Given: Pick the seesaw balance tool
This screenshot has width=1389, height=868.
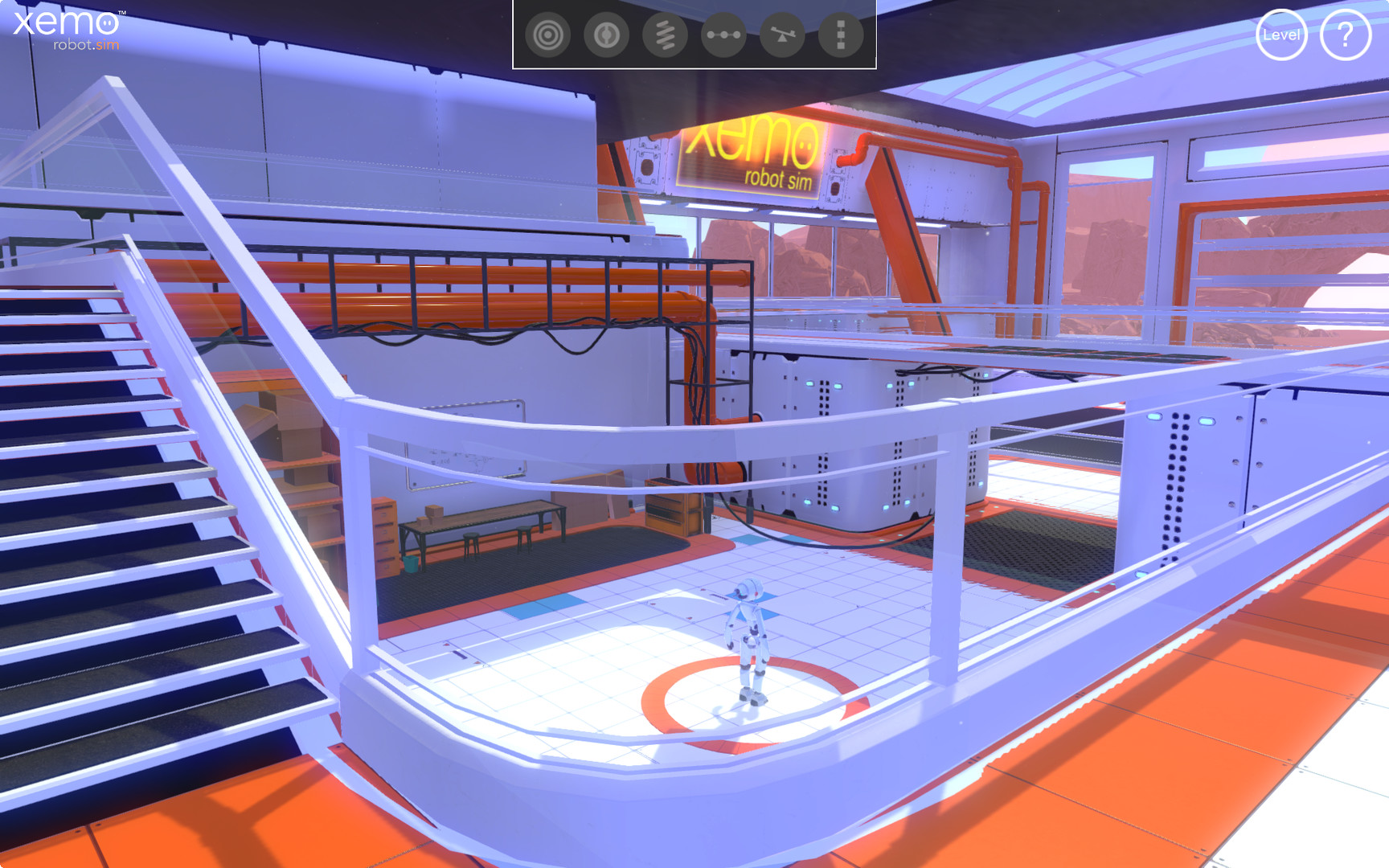Looking at the screenshot, I should (x=781, y=35).
